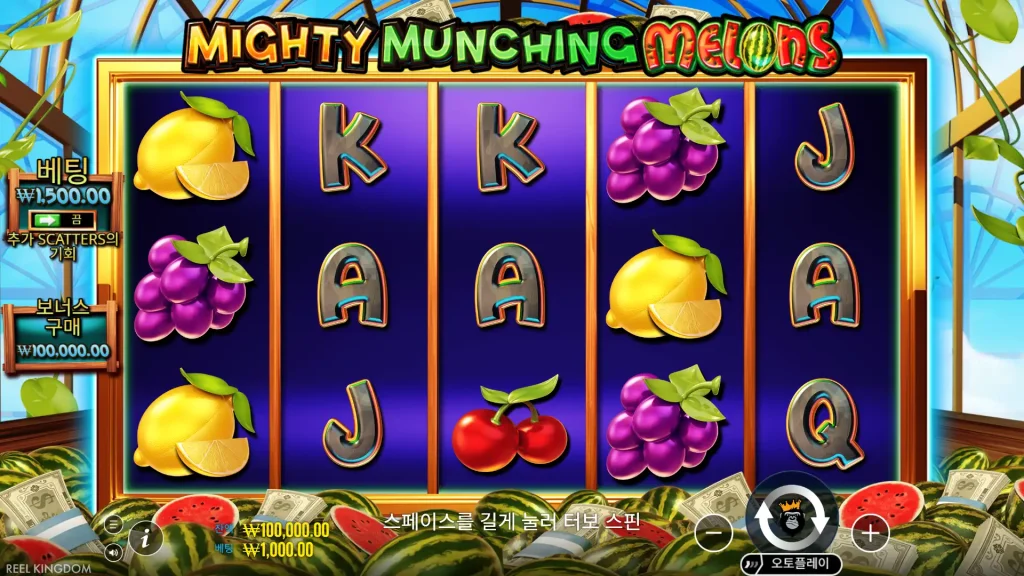Toggle the sound speaker icon
Image resolution: width=1024 pixels, height=576 pixels.
pyautogui.click(x=113, y=550)
